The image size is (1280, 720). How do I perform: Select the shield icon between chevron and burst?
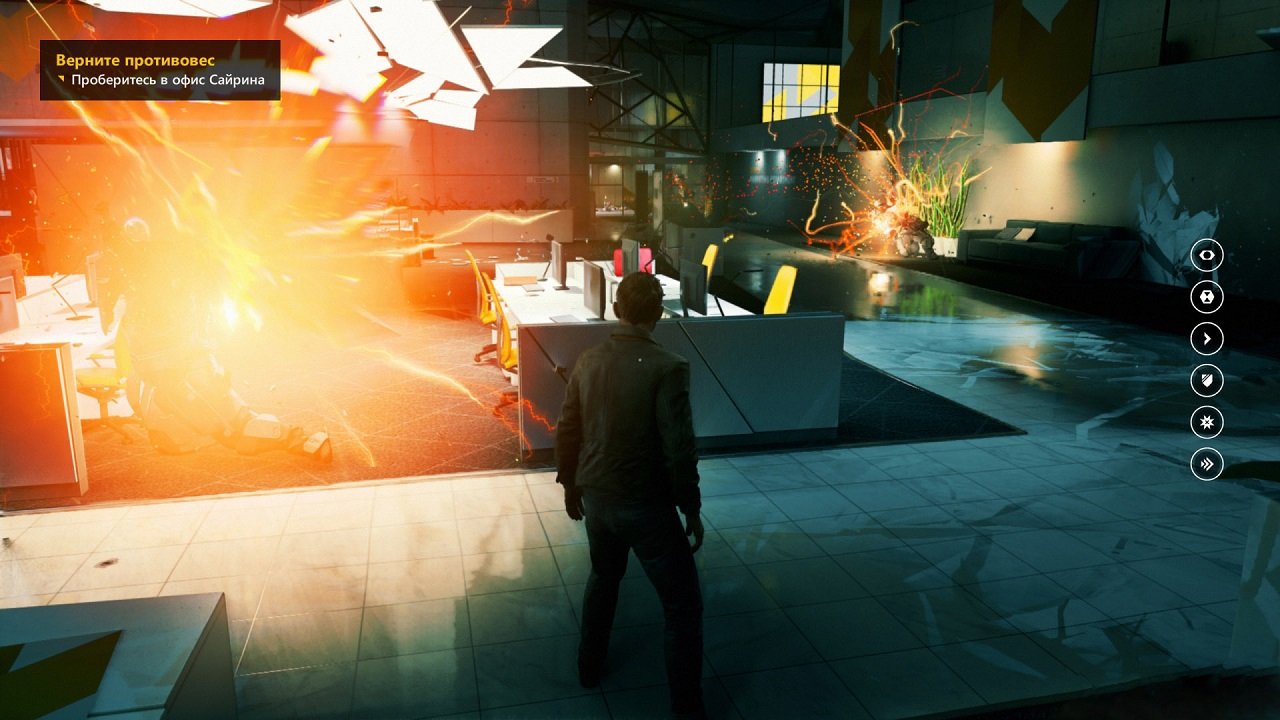point(1205,381)
